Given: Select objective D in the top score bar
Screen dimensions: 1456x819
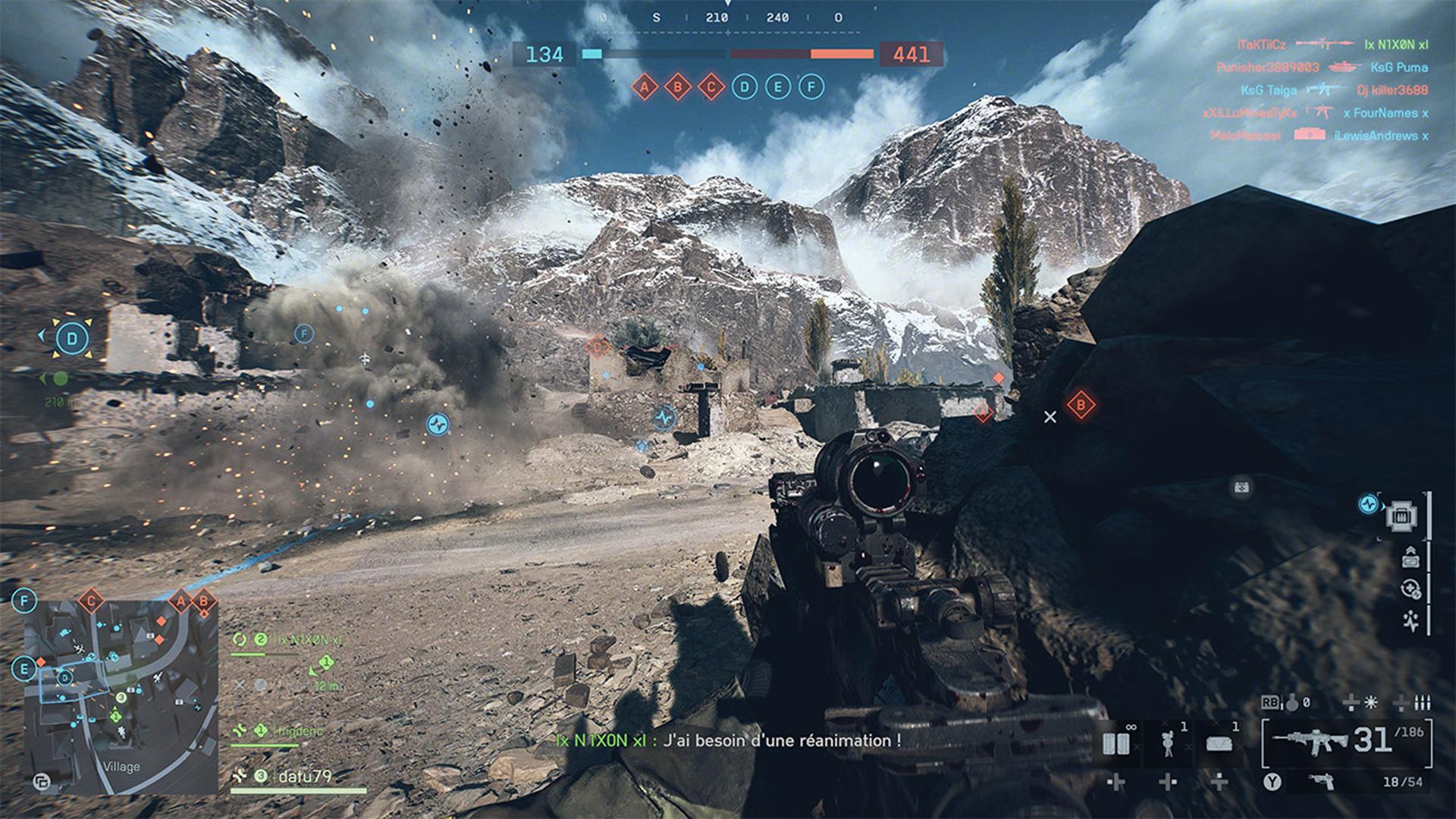Looking at the screenshot, I should coord(744,87).
